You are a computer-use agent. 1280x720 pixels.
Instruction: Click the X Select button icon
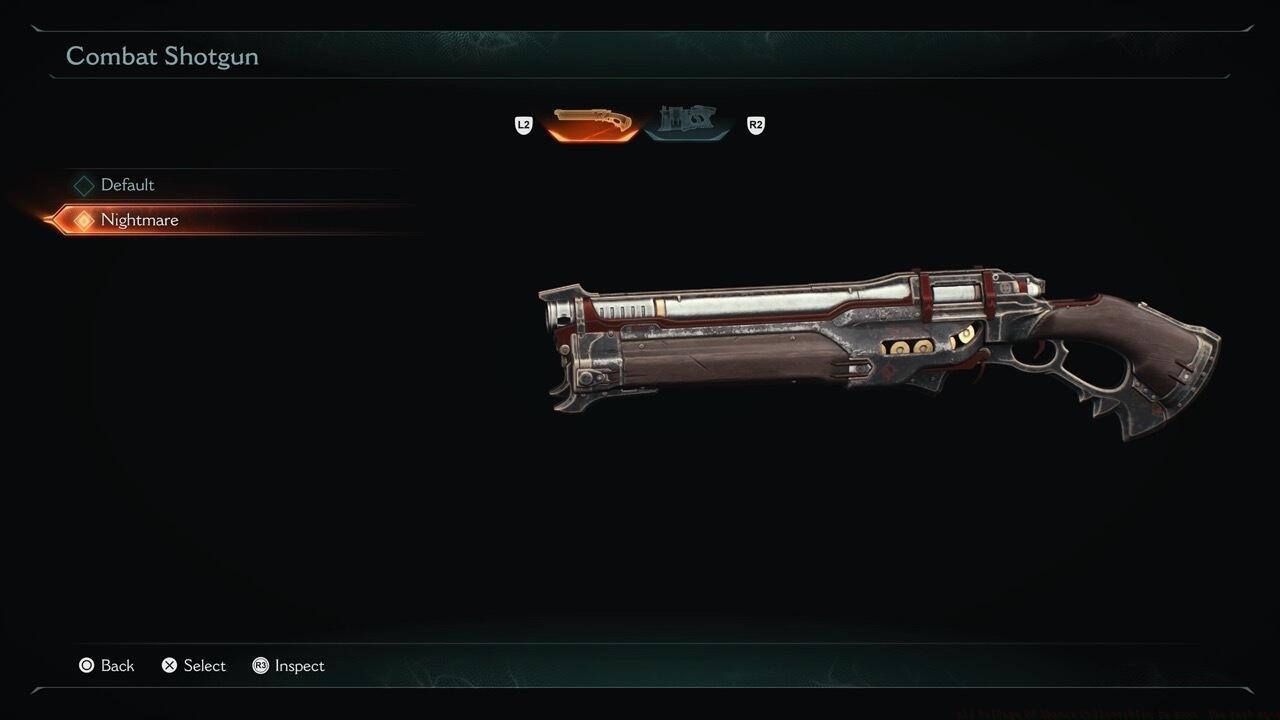click(167, 665)
